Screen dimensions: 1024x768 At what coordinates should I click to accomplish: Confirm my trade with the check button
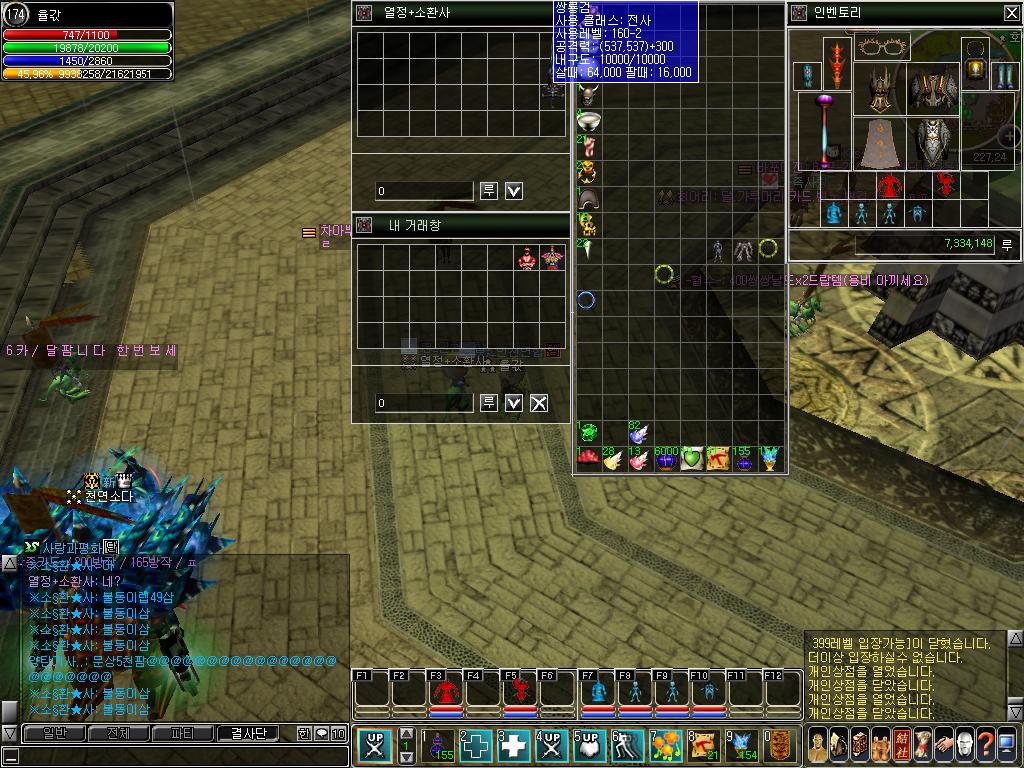point(514,403)
